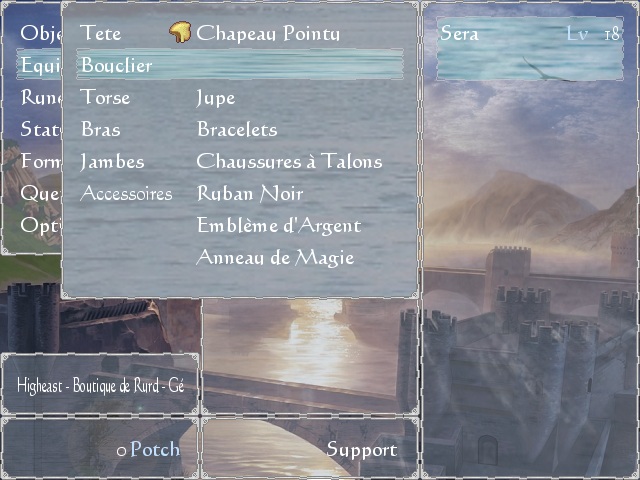Image resolution: width=640 pixels, height=480 pixels.
Task: Choose the Chapeau Pointu item
Action: [x=268, y=34]
